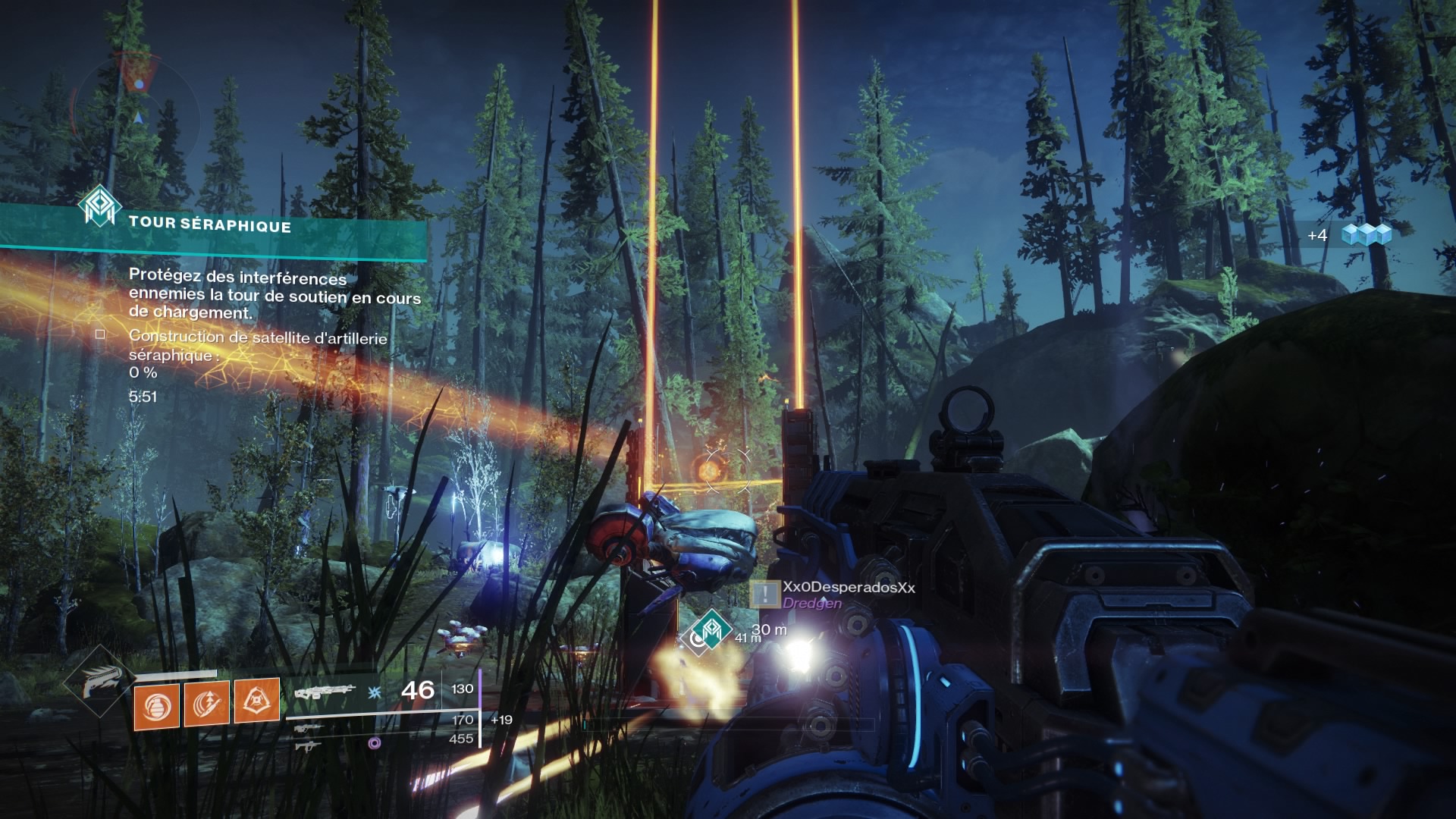Use the throwing knife melee ability

pyautogui.click(x=207, y=703)
